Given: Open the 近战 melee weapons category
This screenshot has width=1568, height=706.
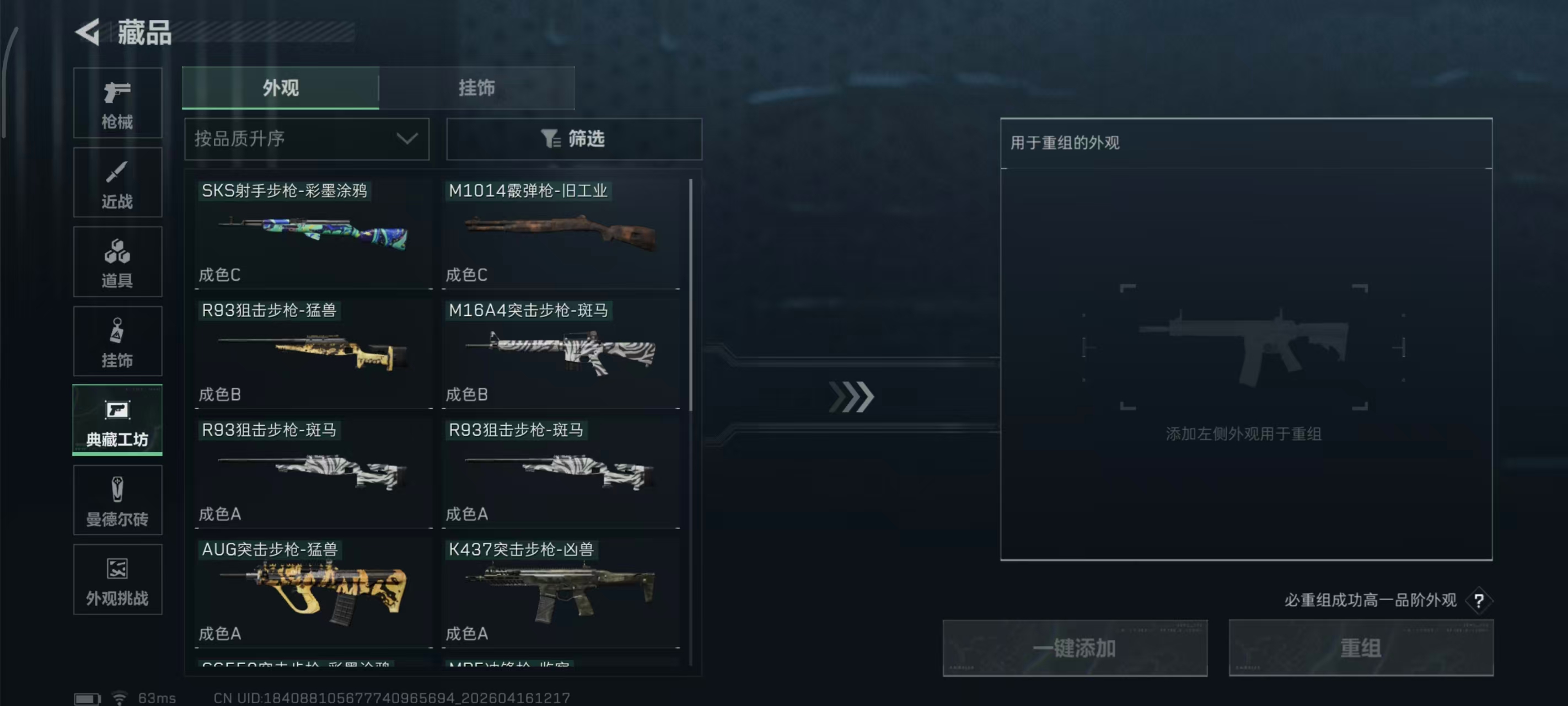Looking at the screenshot, I should [x=117, y=183].
